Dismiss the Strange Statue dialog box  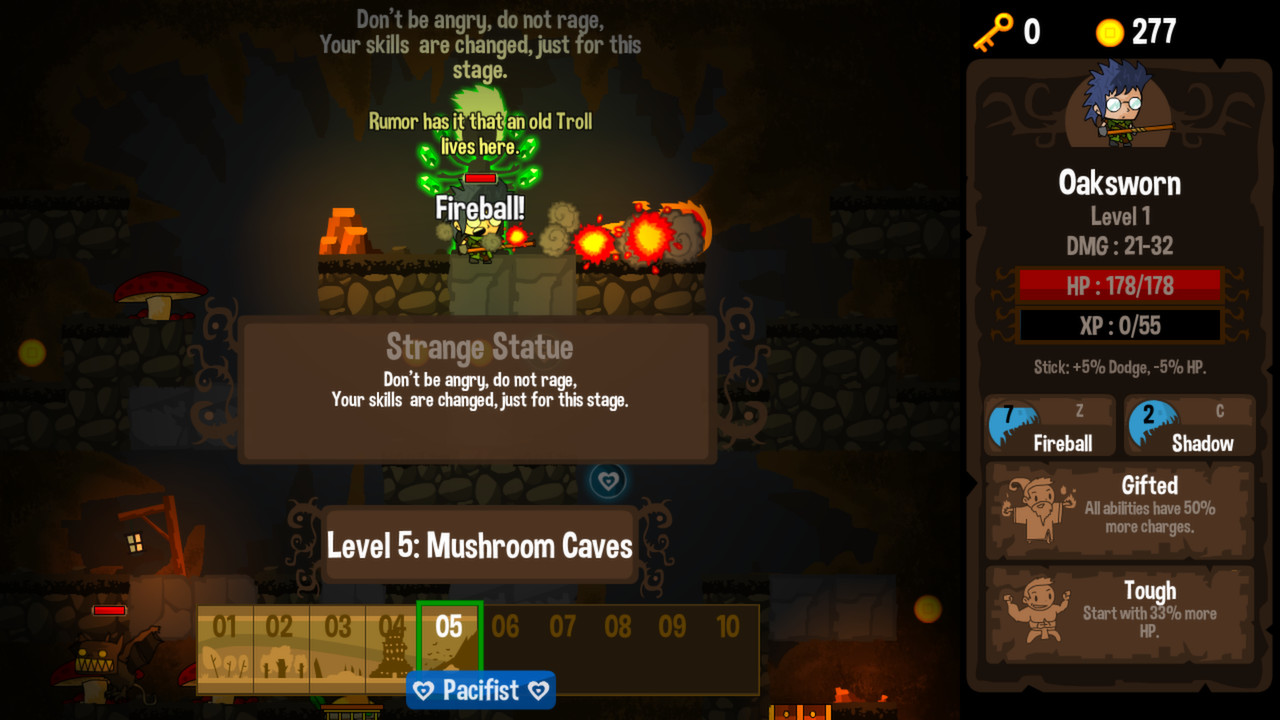[x=480, y=388]
